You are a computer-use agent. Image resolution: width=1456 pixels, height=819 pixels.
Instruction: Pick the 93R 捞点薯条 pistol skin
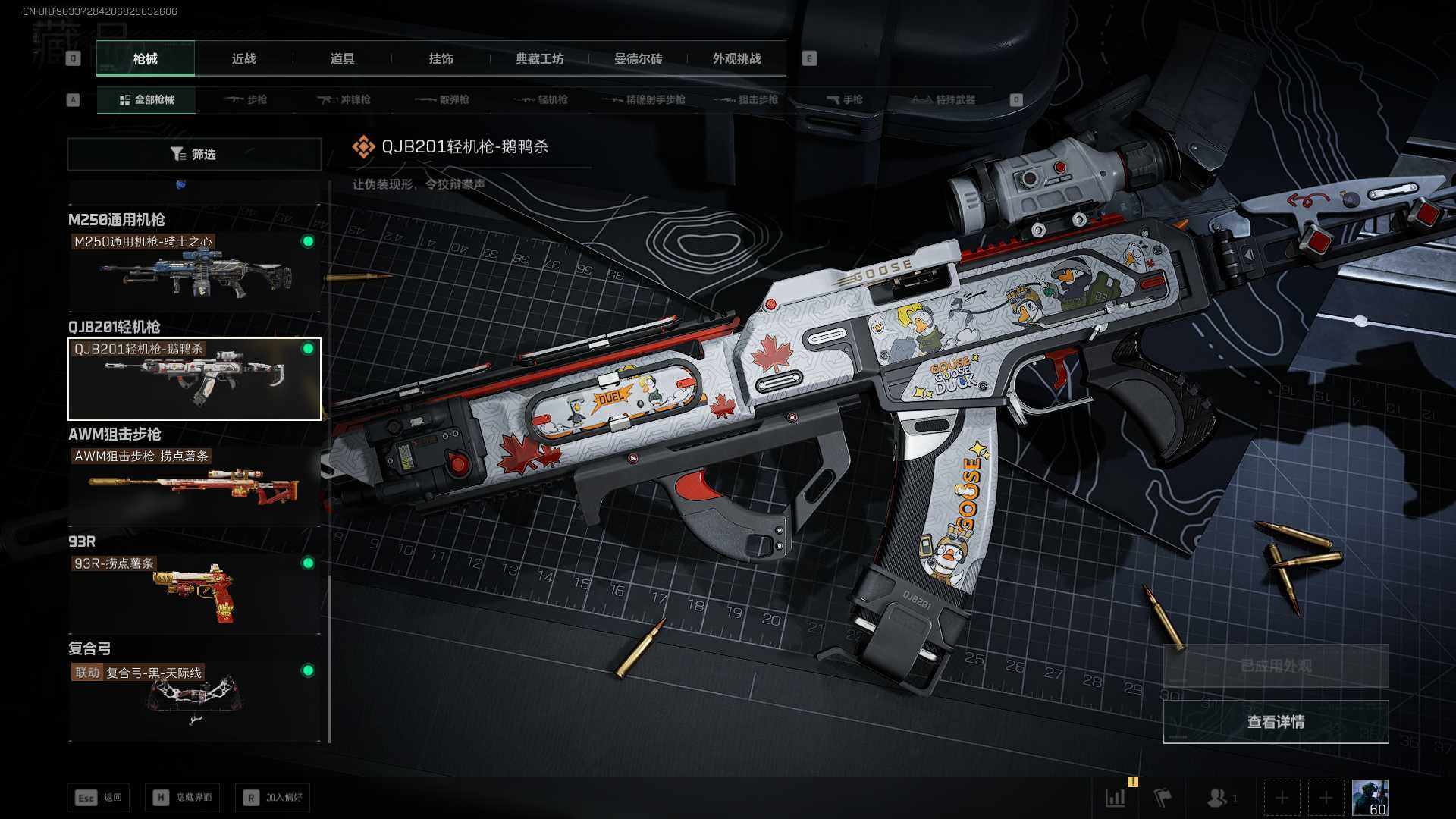(194, 593)
